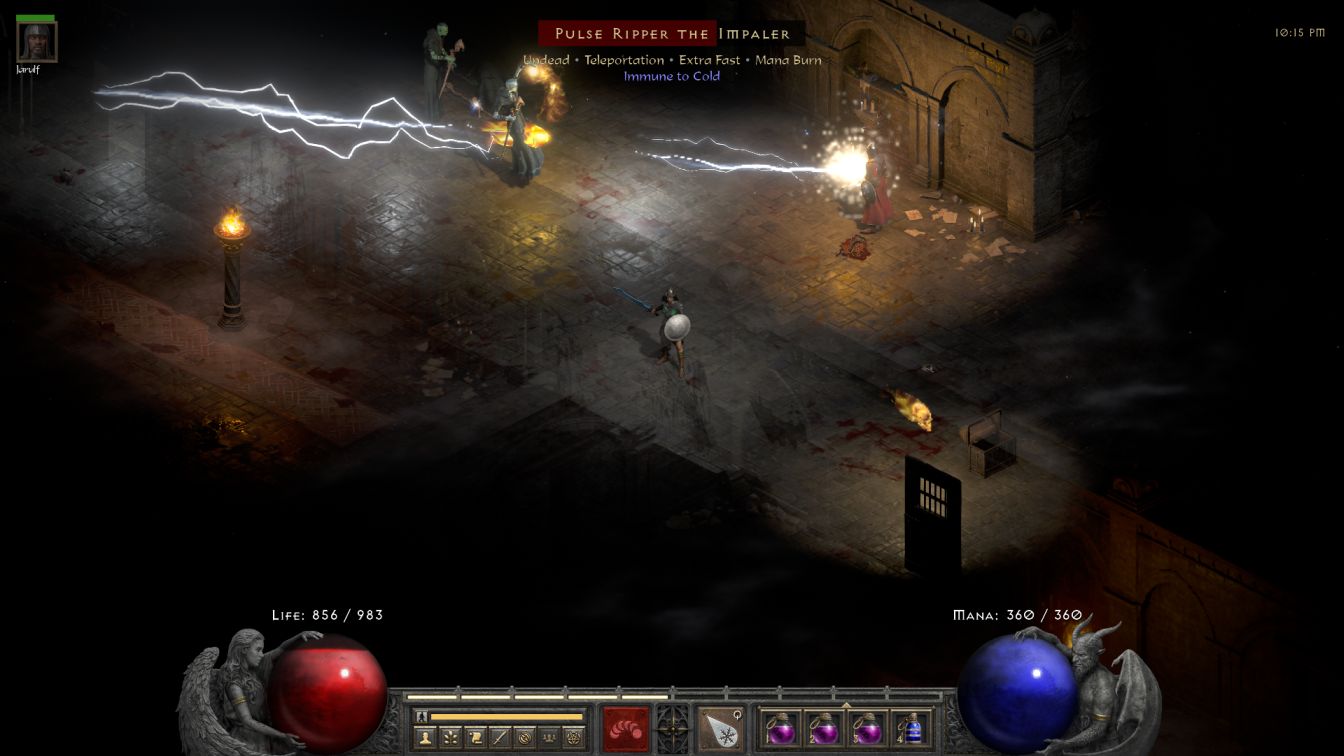Toggle the run/walk button beside the stamina bar
This screenshot has height=756, width=1344.
point(421,716)
